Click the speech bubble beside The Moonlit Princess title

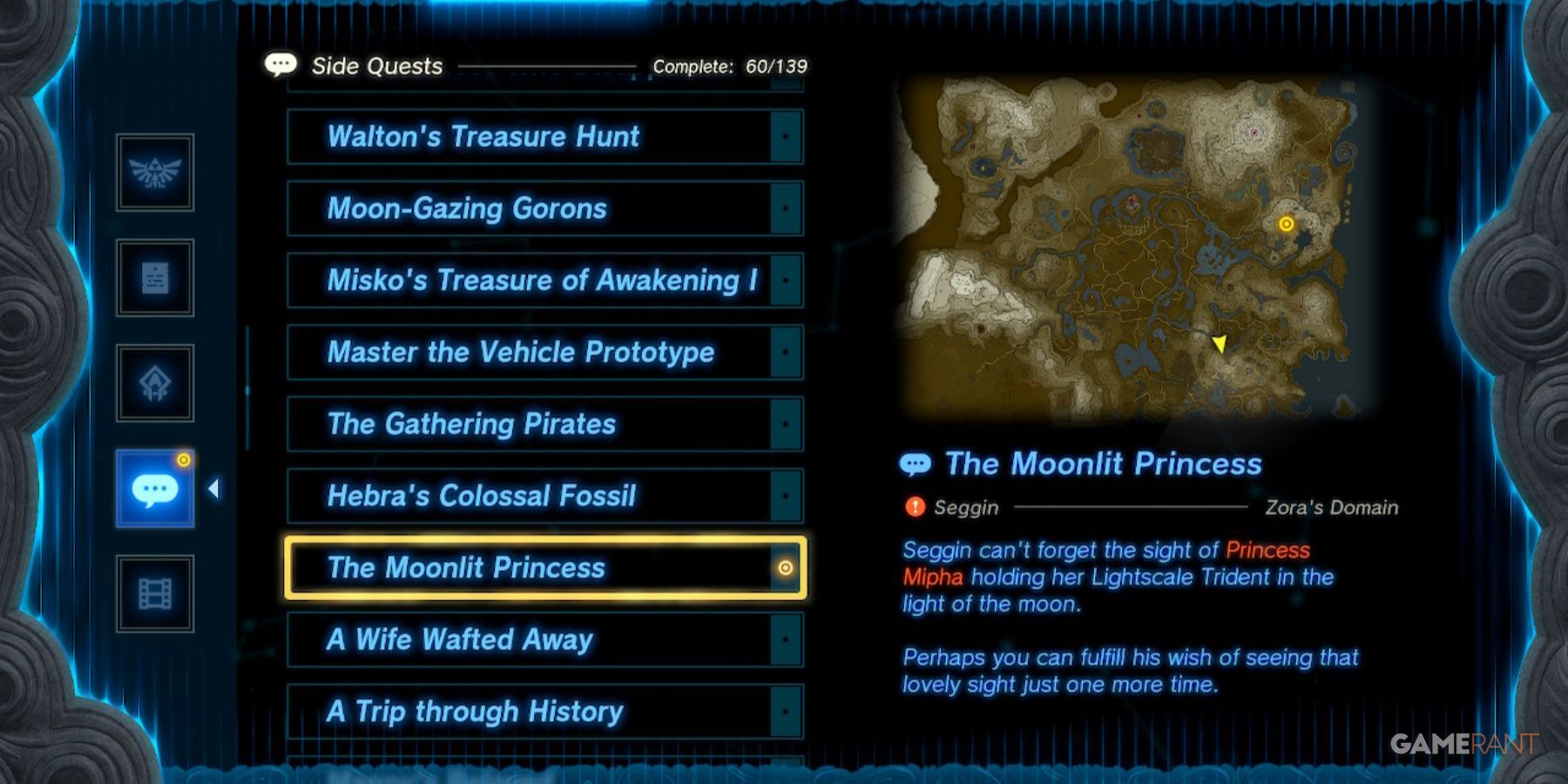point(916,463)
